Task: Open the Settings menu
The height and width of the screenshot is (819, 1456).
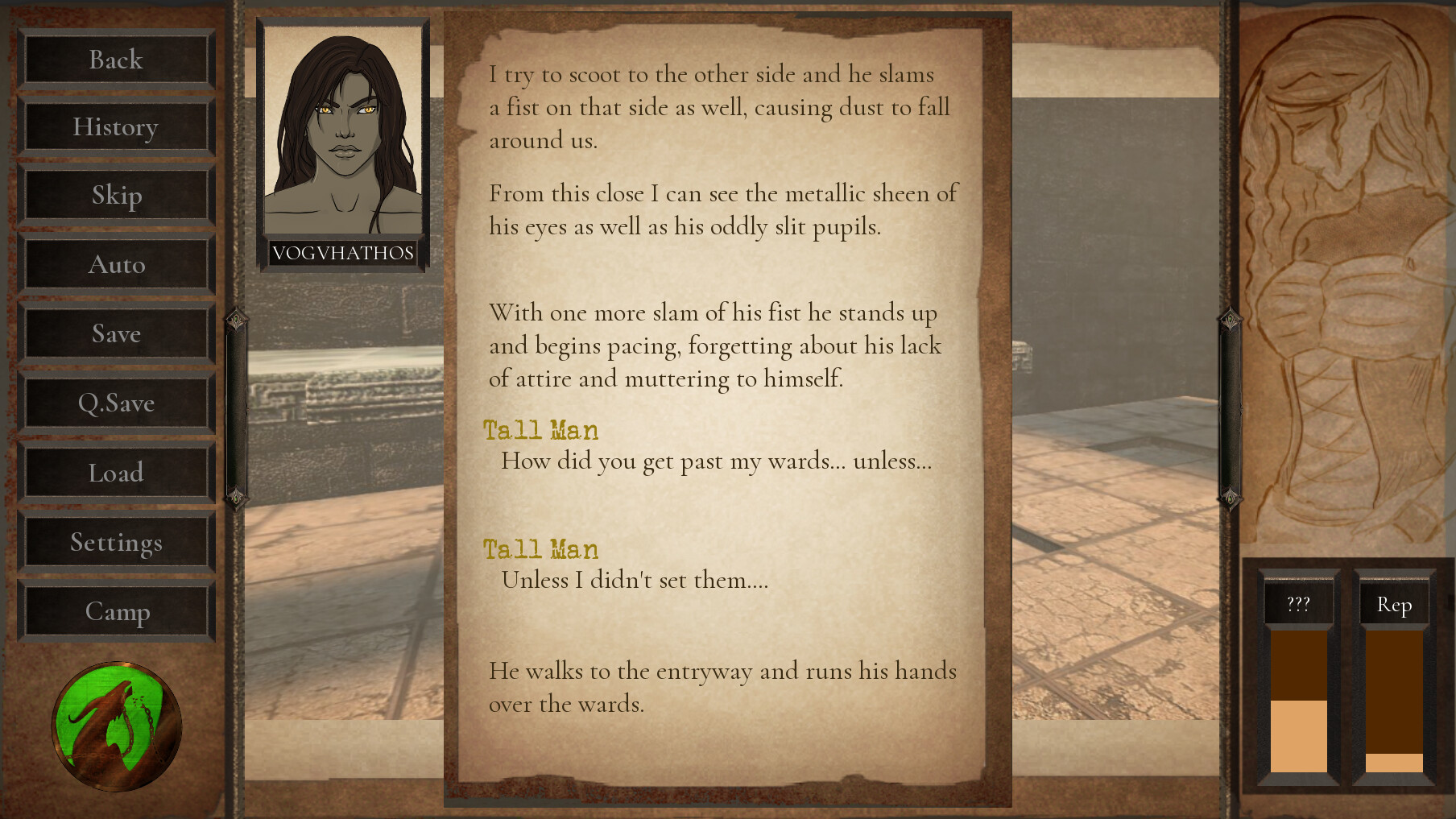Action: tap(116, 542)
